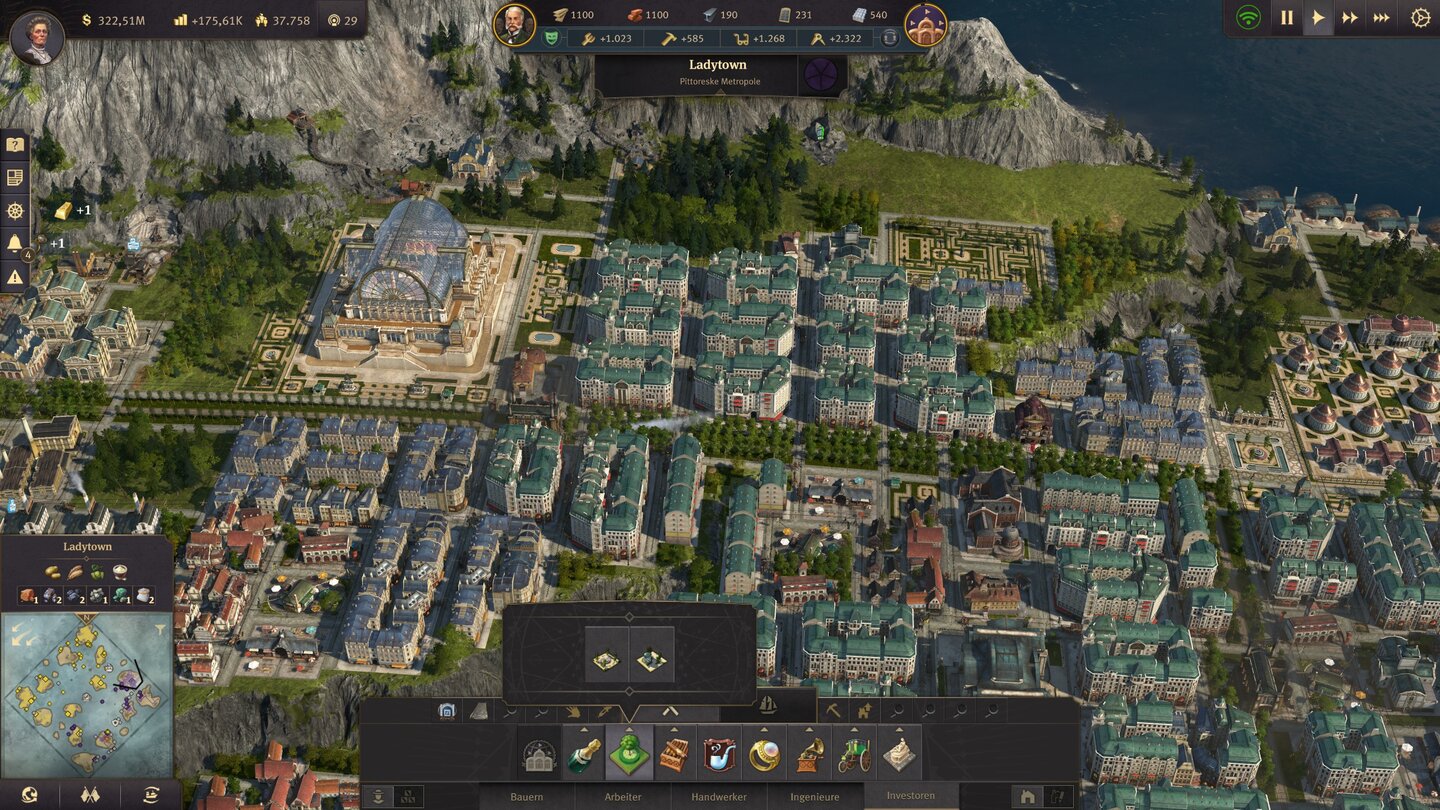Switch to the Arbeiter build tab

click(623, 796)
